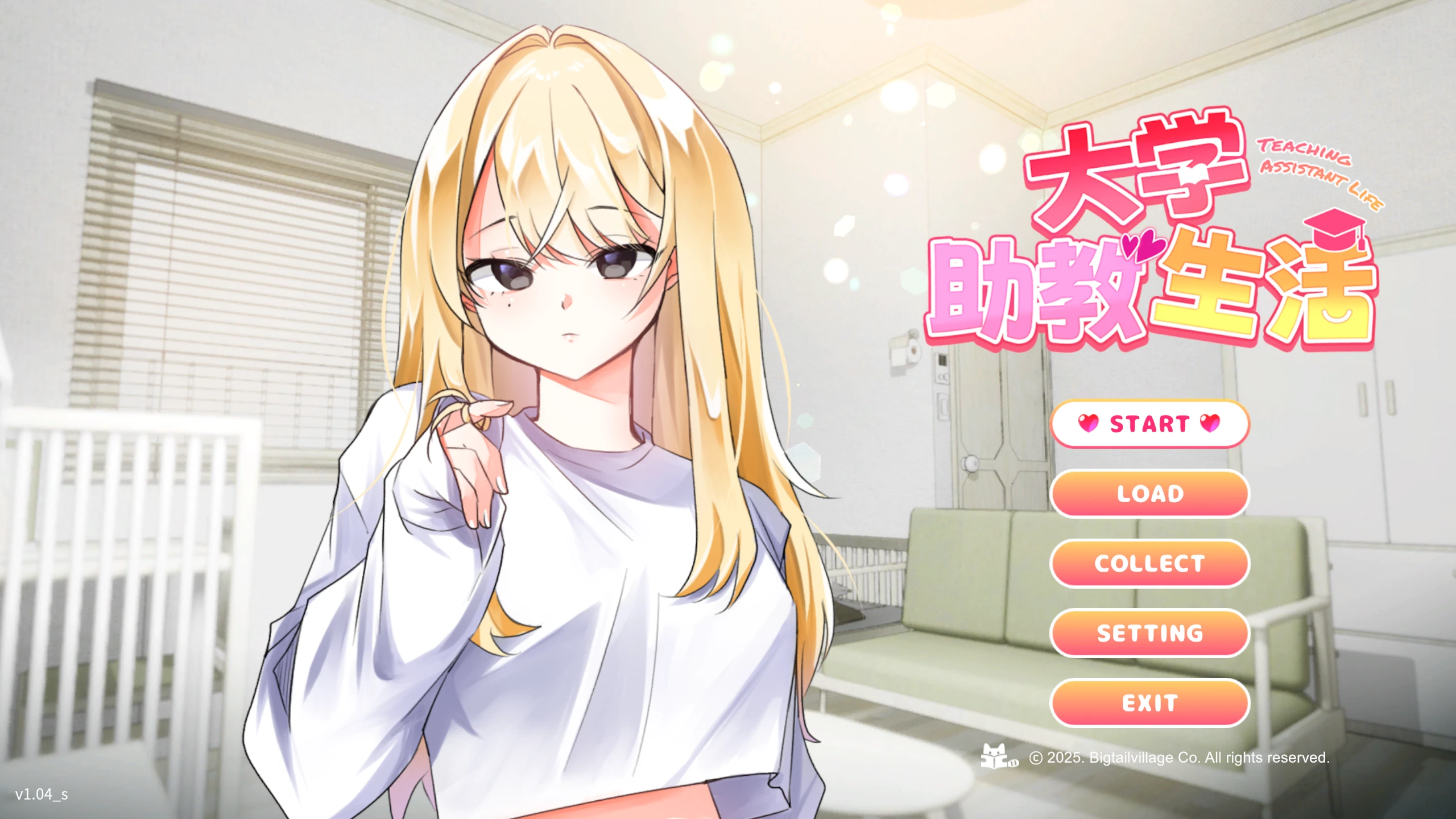Open the SETTING menu
The height and width of the screenshot is (819, 1456).
1149,633
